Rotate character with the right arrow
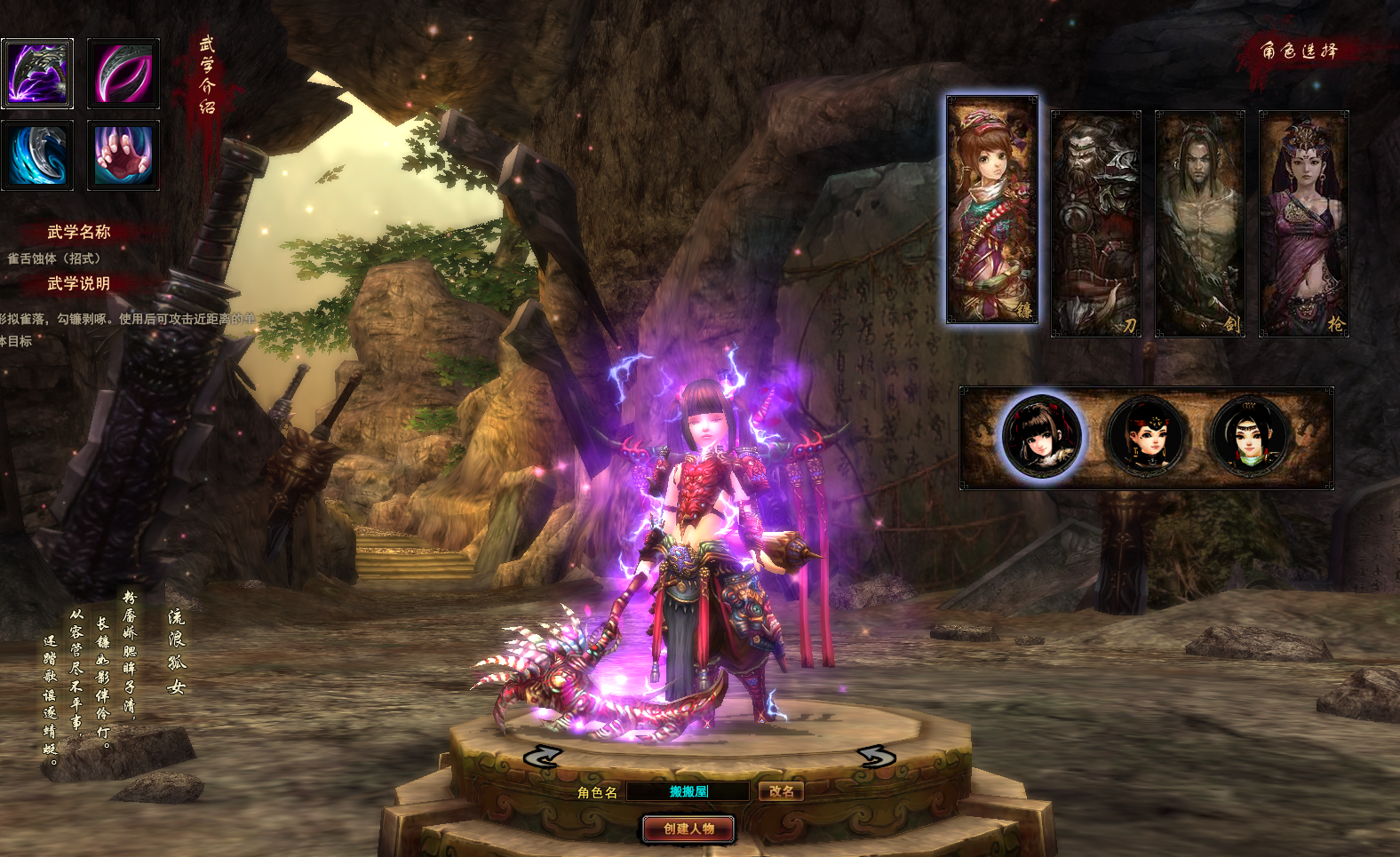1400x857 pixels. pos(877,757)
